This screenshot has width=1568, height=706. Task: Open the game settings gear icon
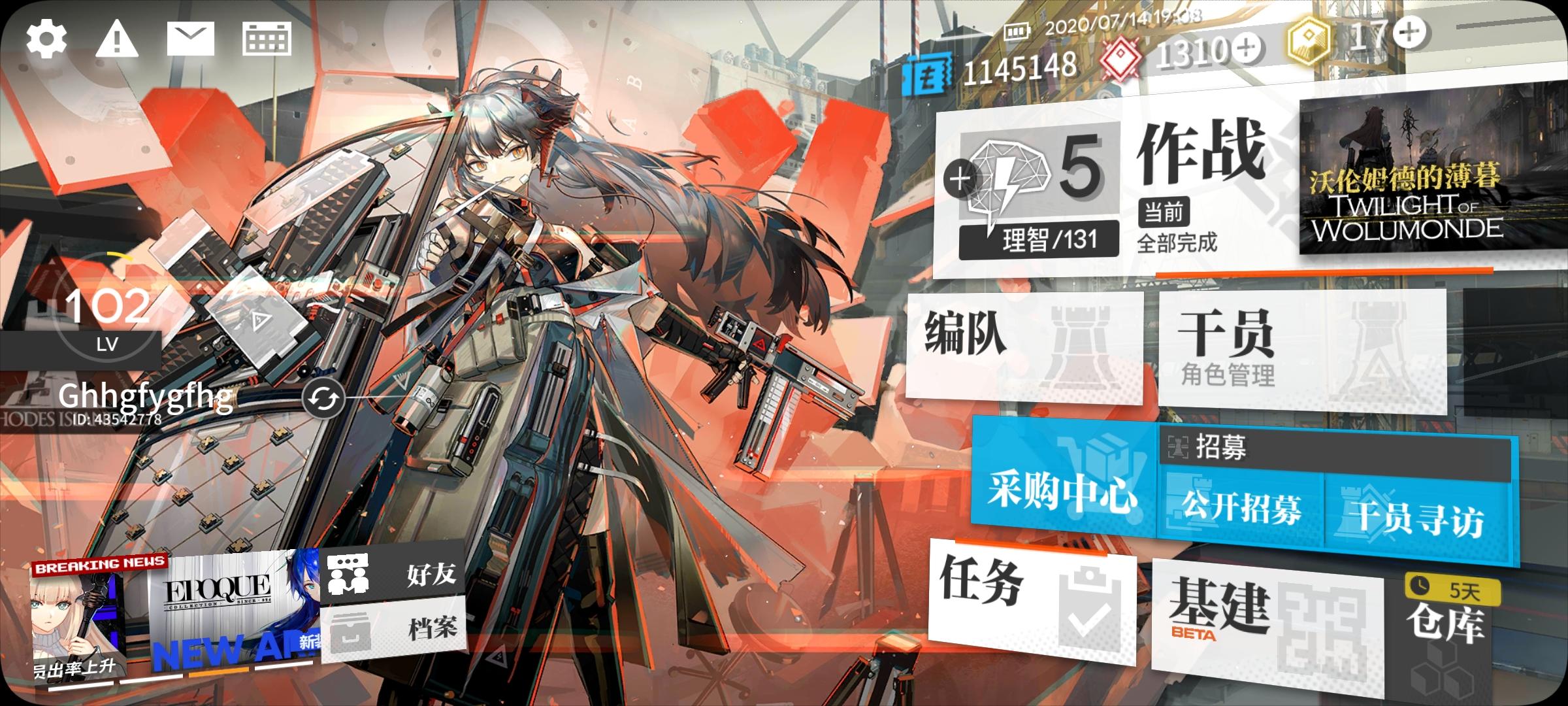click(x=47, y=41)
